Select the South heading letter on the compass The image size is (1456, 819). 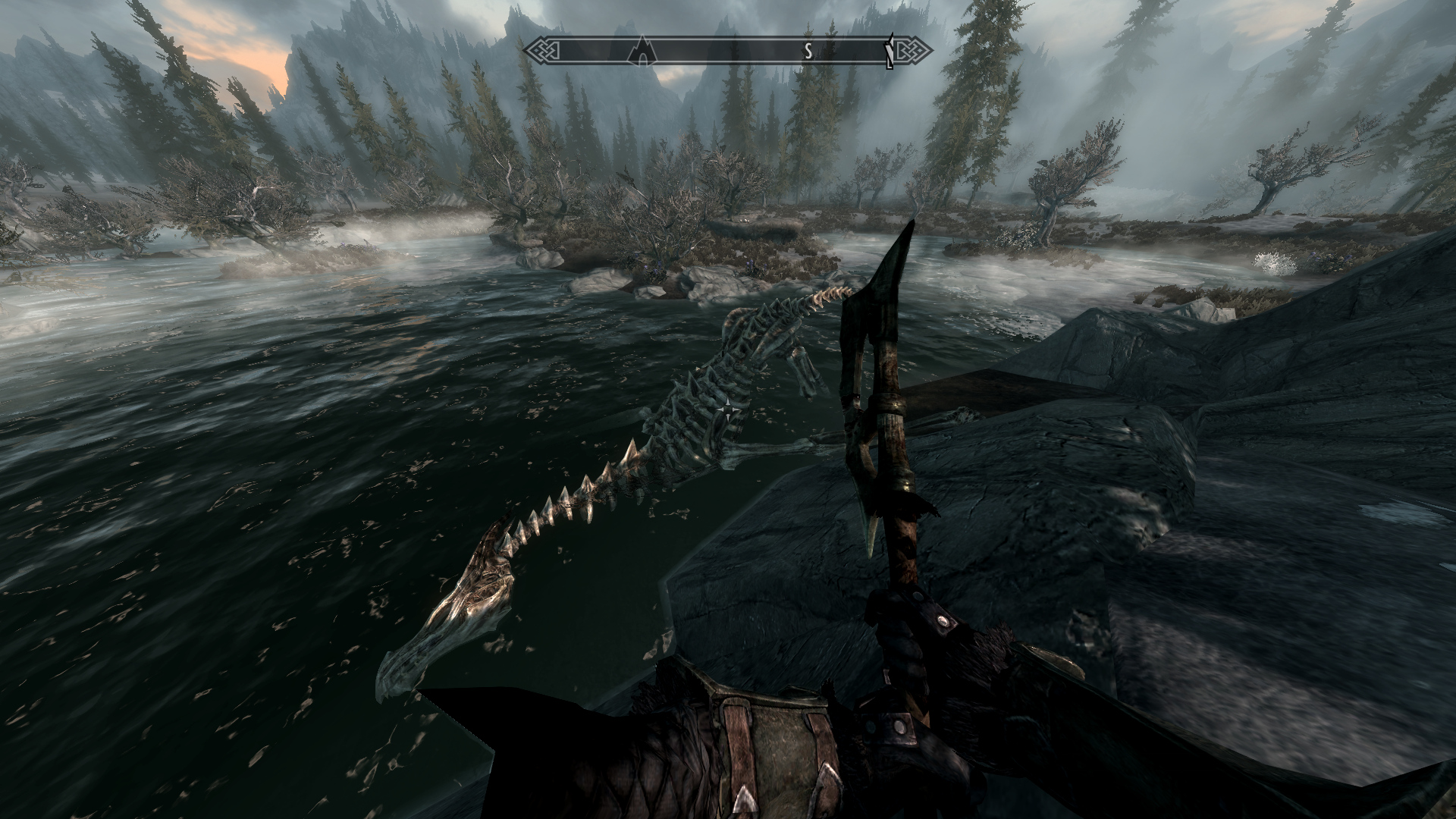pyautogui.click(x=808, y=52)
